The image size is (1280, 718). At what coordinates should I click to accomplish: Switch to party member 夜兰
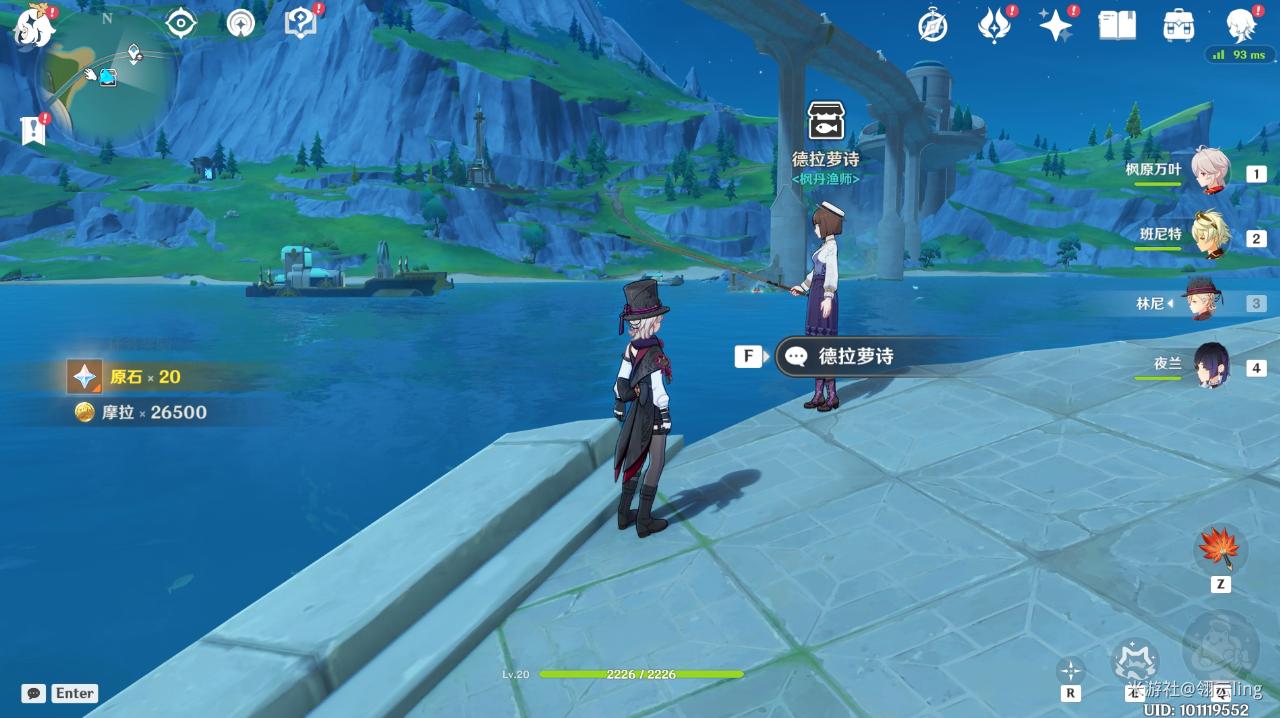(1210, 366)
